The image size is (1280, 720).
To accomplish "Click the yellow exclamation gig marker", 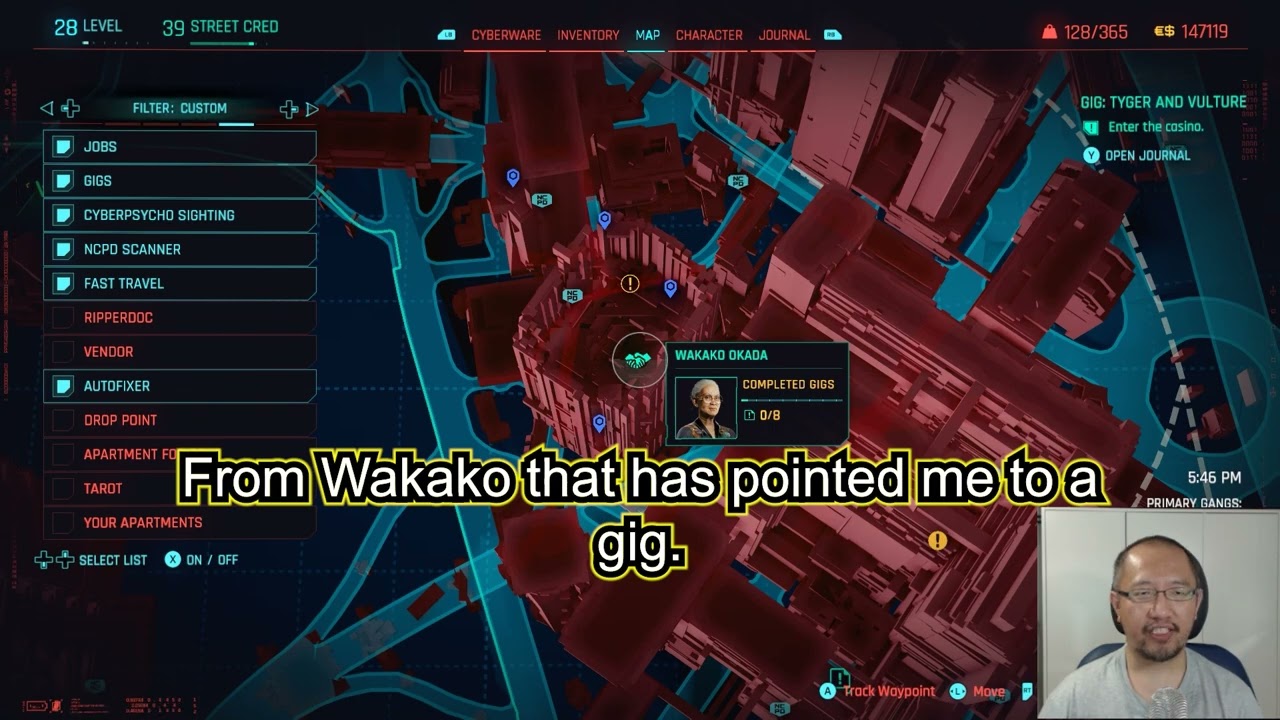I will [x=628, y=285].
